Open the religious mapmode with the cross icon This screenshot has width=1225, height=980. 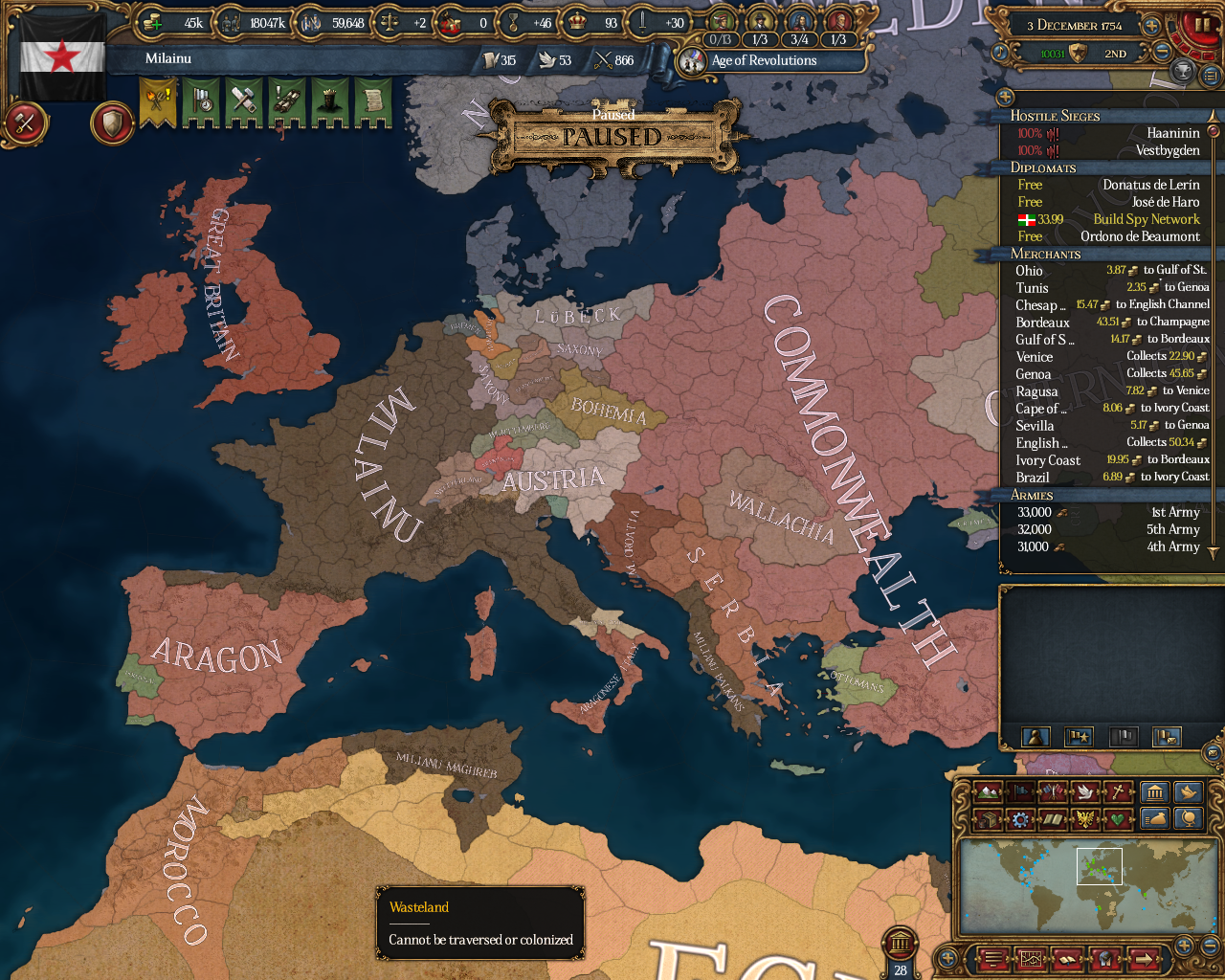(x=1117, y=791)
